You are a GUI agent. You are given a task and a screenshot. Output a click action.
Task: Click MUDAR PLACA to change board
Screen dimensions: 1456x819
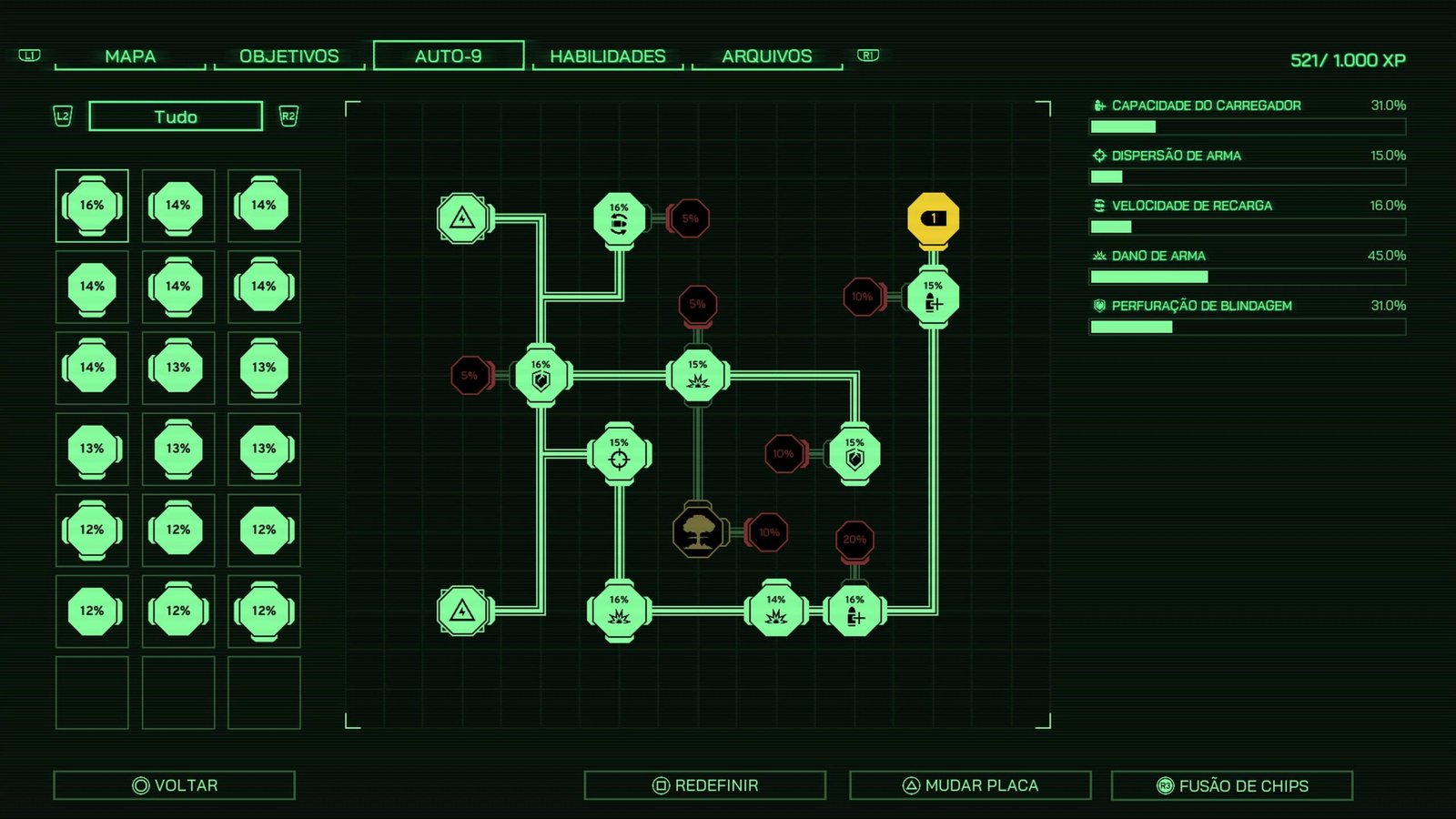coord(970,785)
